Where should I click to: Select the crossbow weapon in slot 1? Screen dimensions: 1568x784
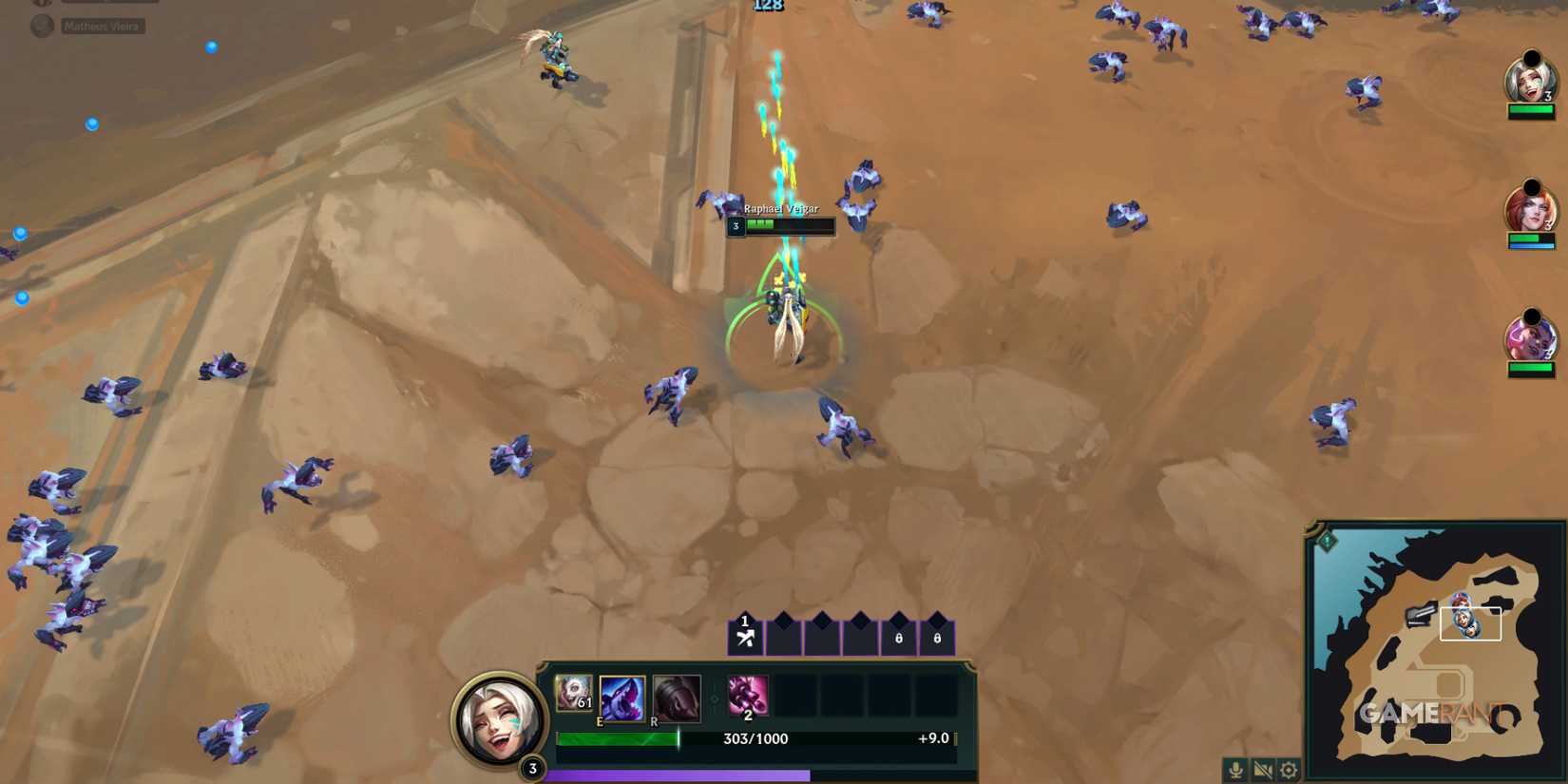pyautogui.click(x=745, y=637)
